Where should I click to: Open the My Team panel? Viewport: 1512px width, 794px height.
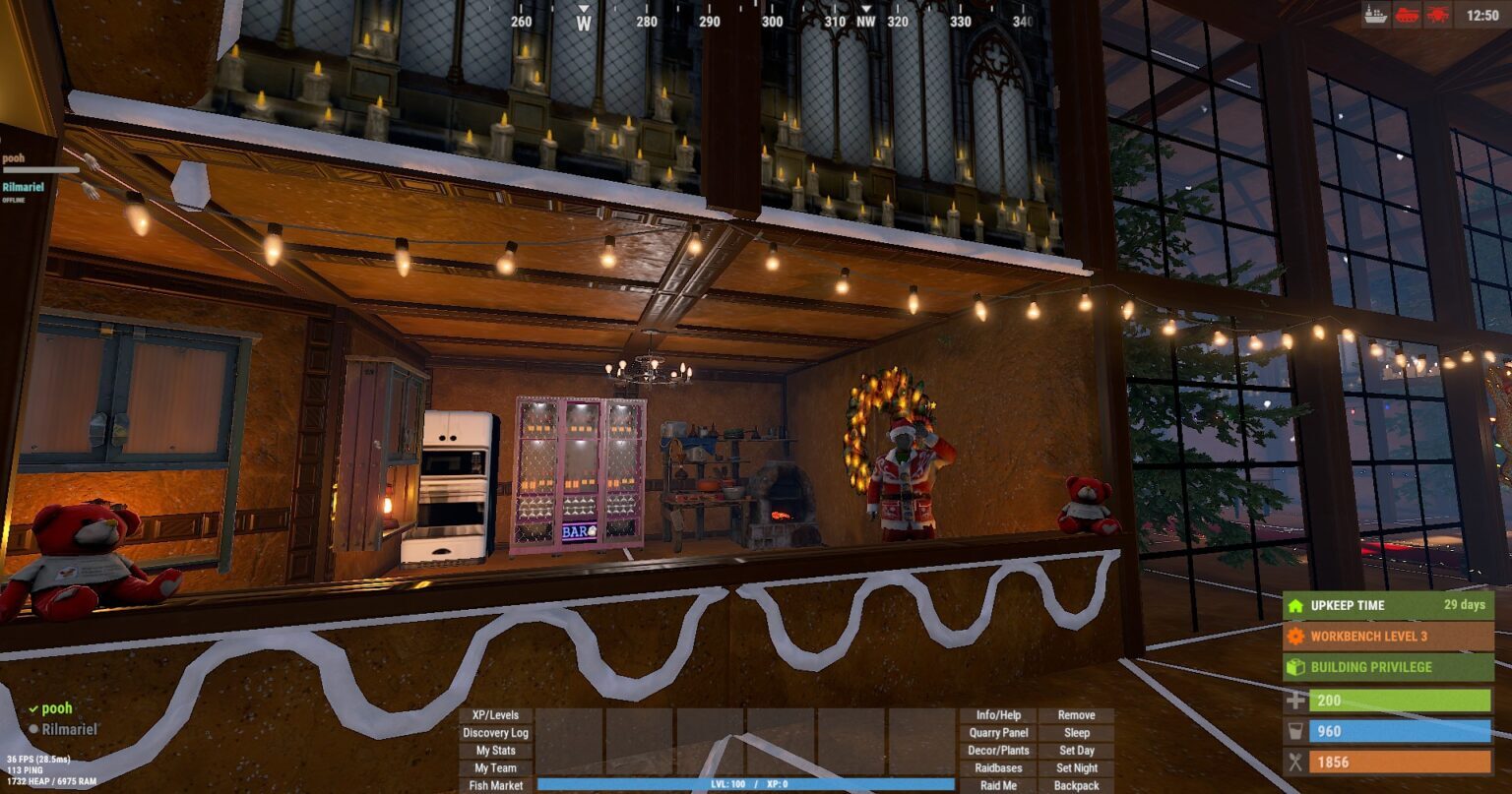(496, 768)
